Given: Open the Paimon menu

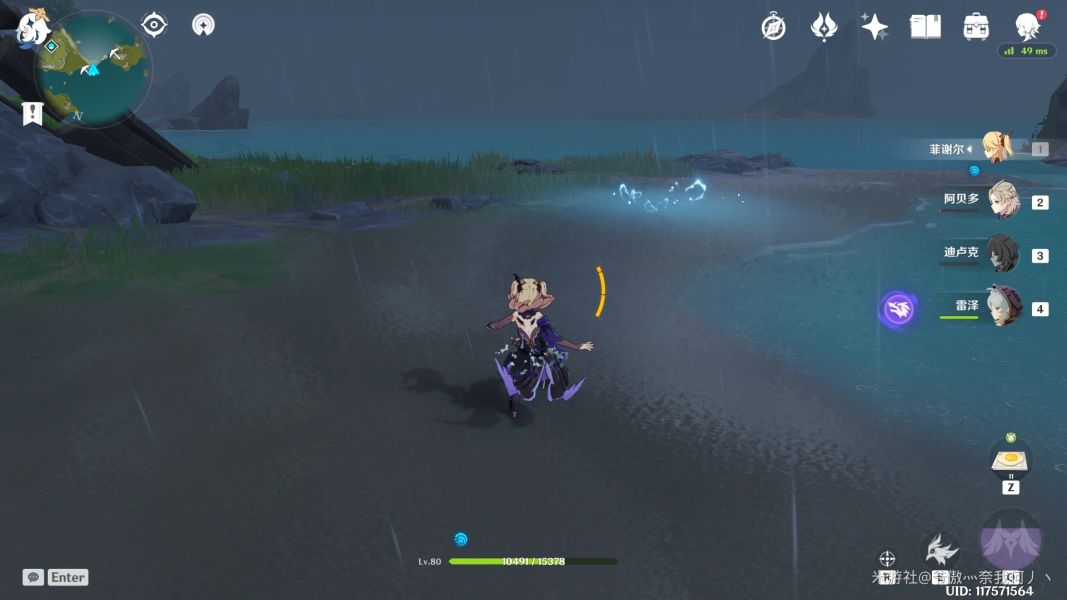Looking at the screenshot, I should 33,28.
